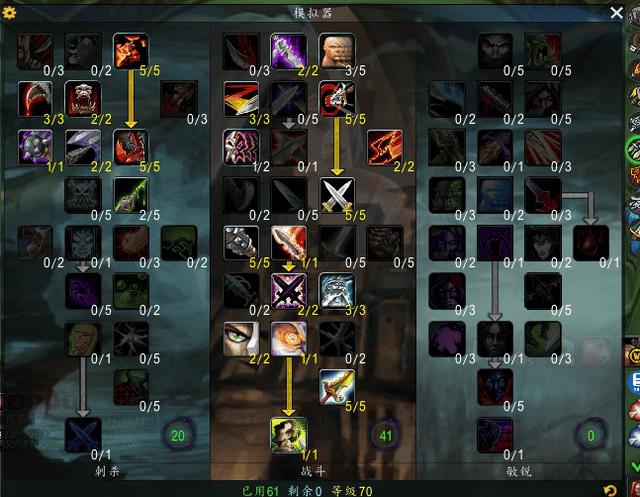
Task: Close the talent simulator window
Action: pos(616,12)
